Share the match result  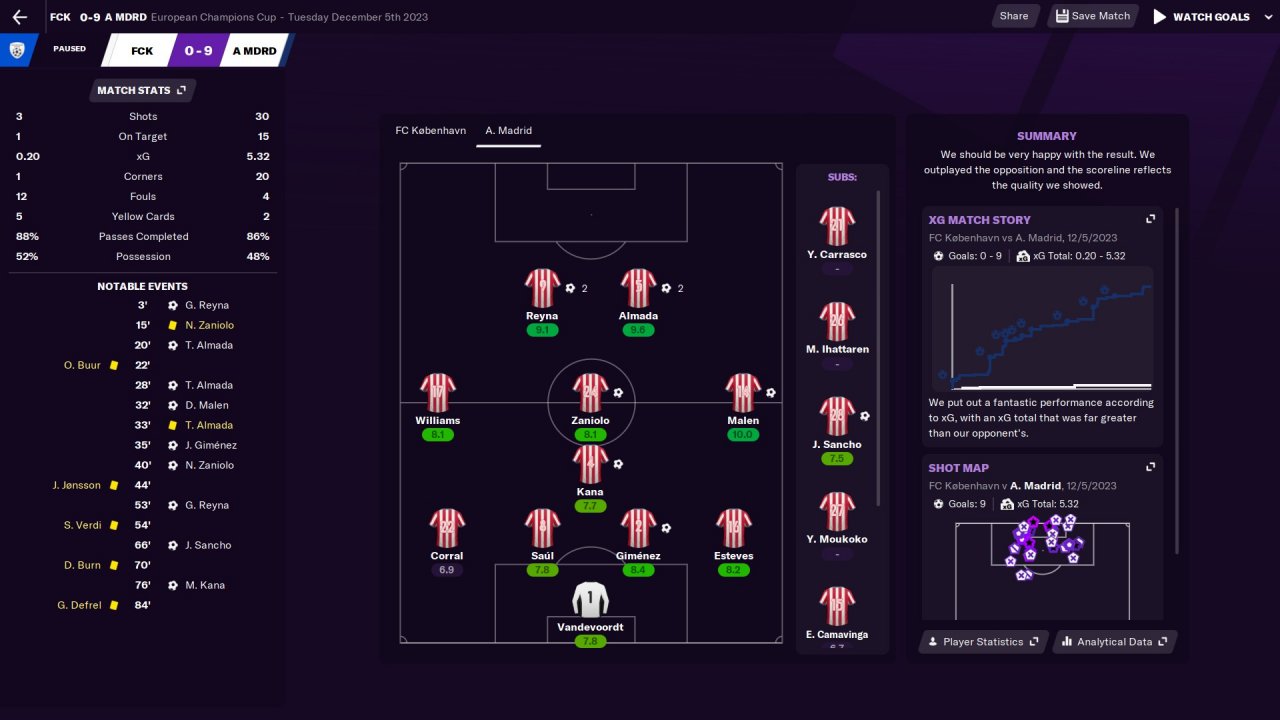coord(1013,16)
